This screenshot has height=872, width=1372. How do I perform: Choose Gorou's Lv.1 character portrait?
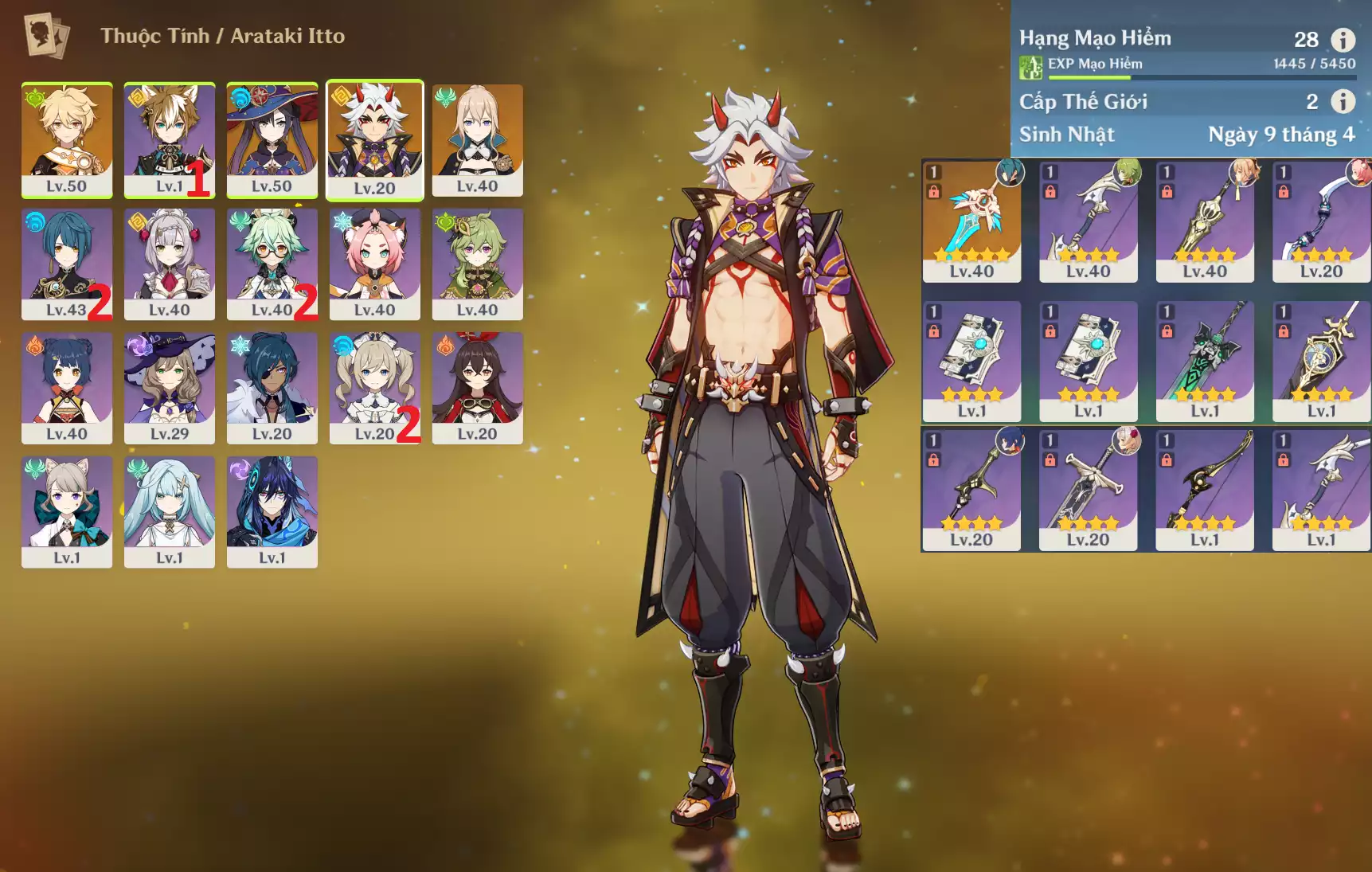169,139
